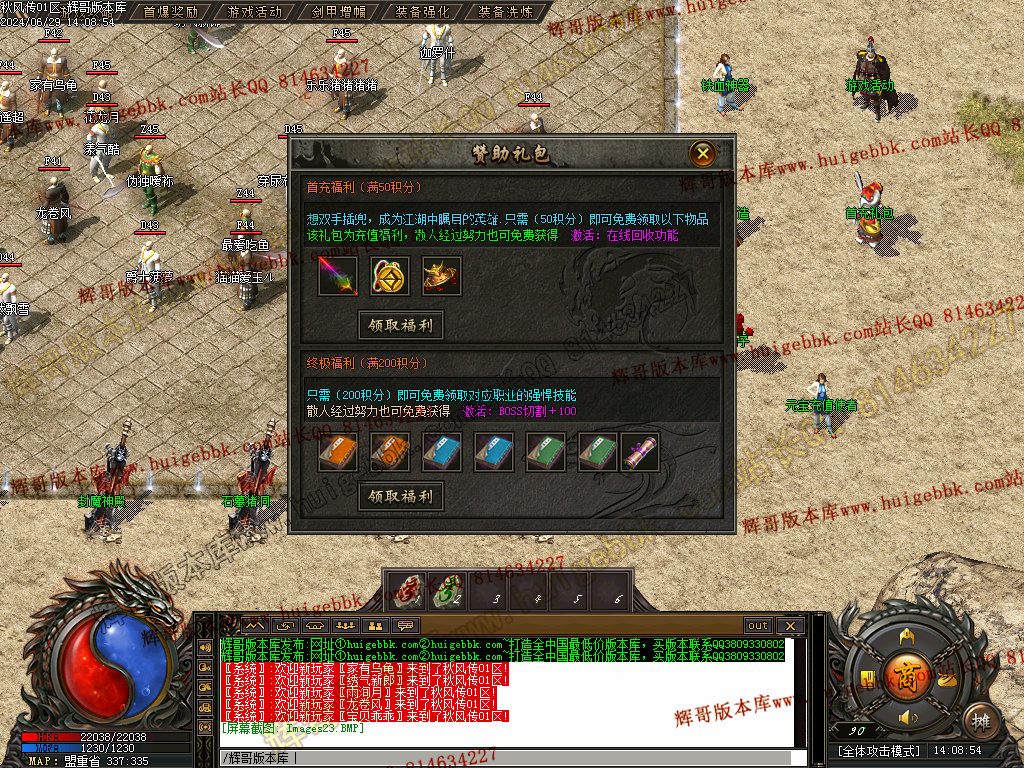Select the rainbow sword reward icon

337,276
